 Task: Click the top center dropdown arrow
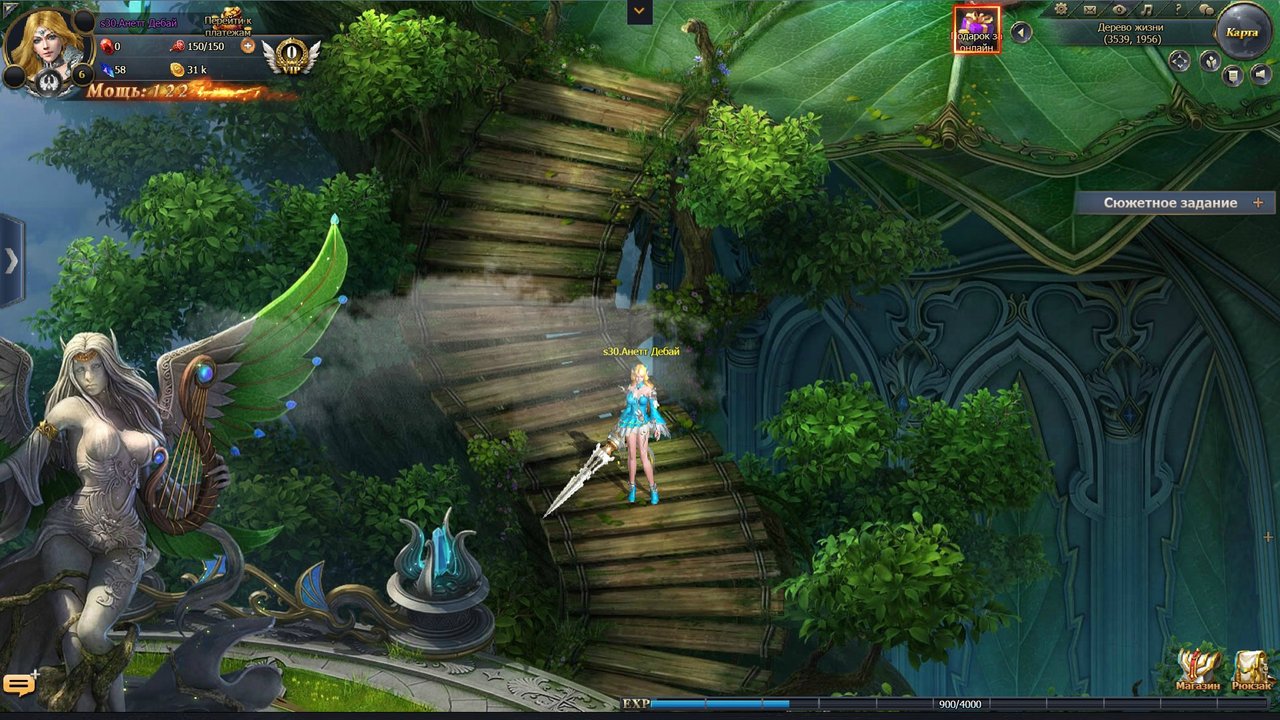point(639,11)
